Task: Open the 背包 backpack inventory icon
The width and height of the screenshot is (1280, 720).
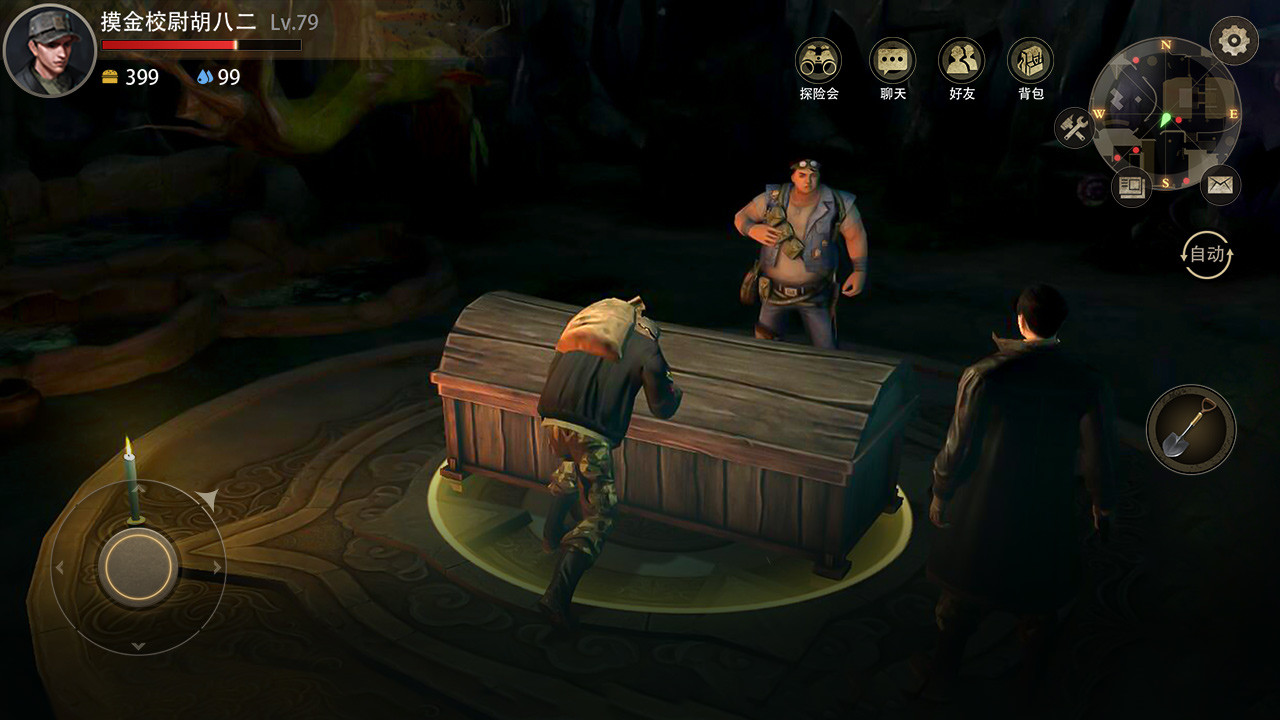Action: [1031, 60]
